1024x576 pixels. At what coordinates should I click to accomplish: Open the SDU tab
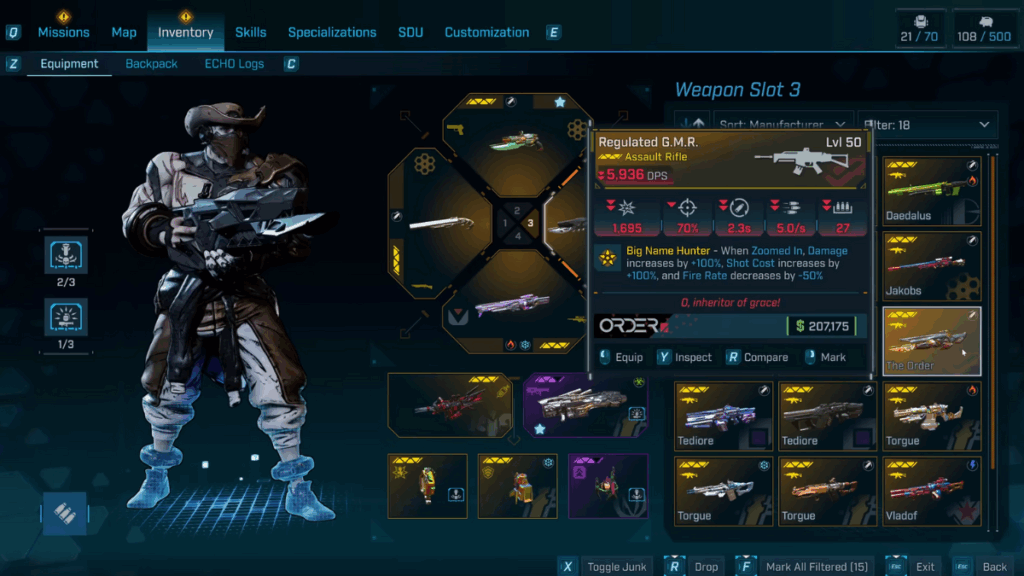point(410,32)
